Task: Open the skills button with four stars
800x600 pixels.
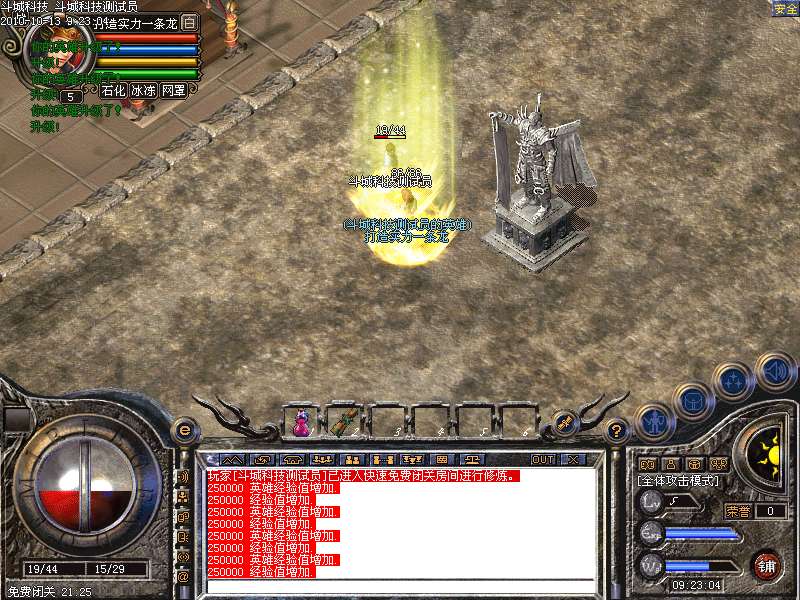Action: 735,382
